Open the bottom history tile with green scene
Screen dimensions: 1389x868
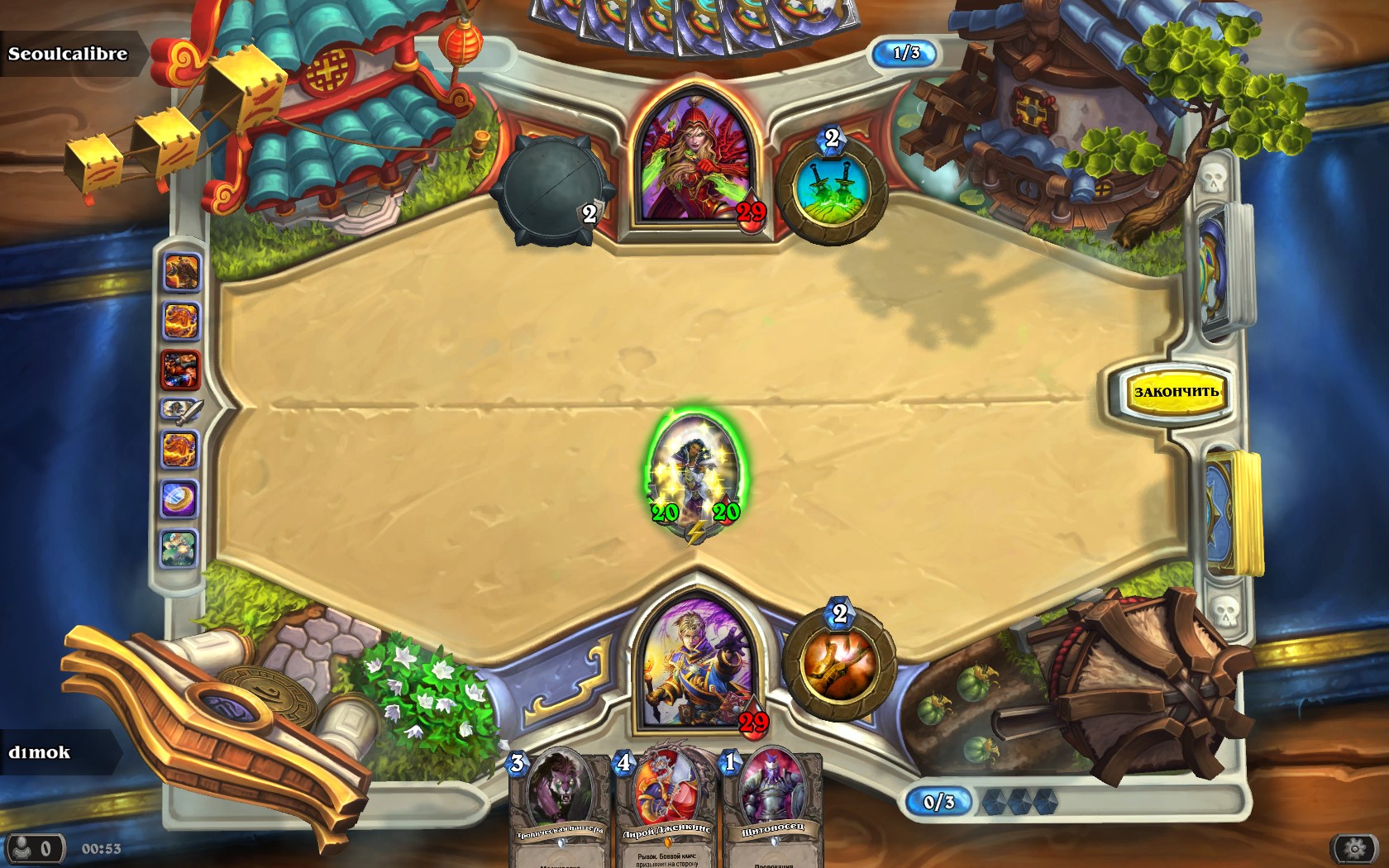(180, 548)
